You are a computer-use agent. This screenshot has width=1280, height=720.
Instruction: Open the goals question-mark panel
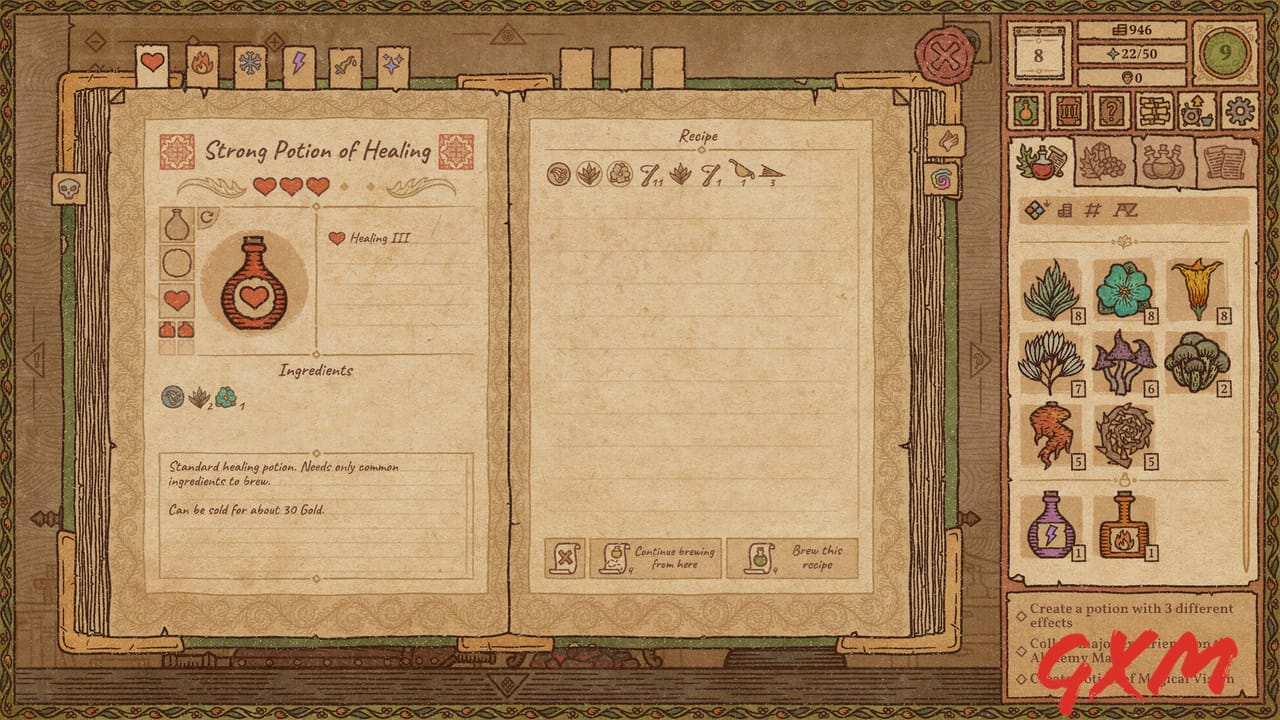click(x=1112, y=110)
